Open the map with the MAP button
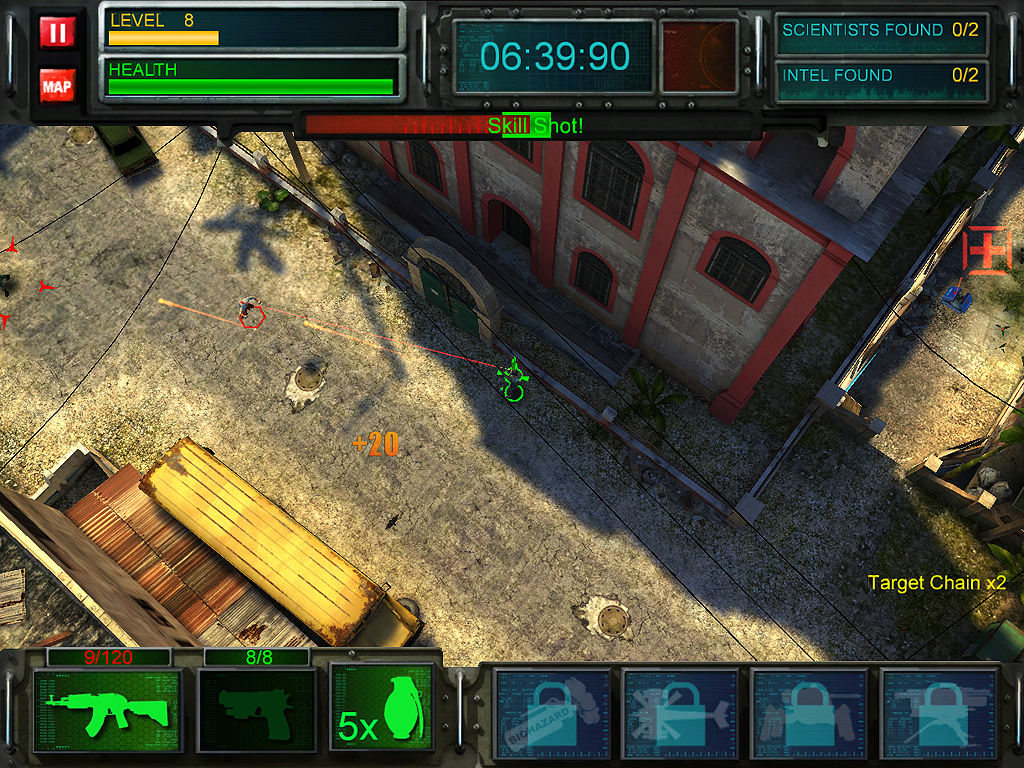The height and width of the screenshot is (768, 1024). [x=57, y=86]
